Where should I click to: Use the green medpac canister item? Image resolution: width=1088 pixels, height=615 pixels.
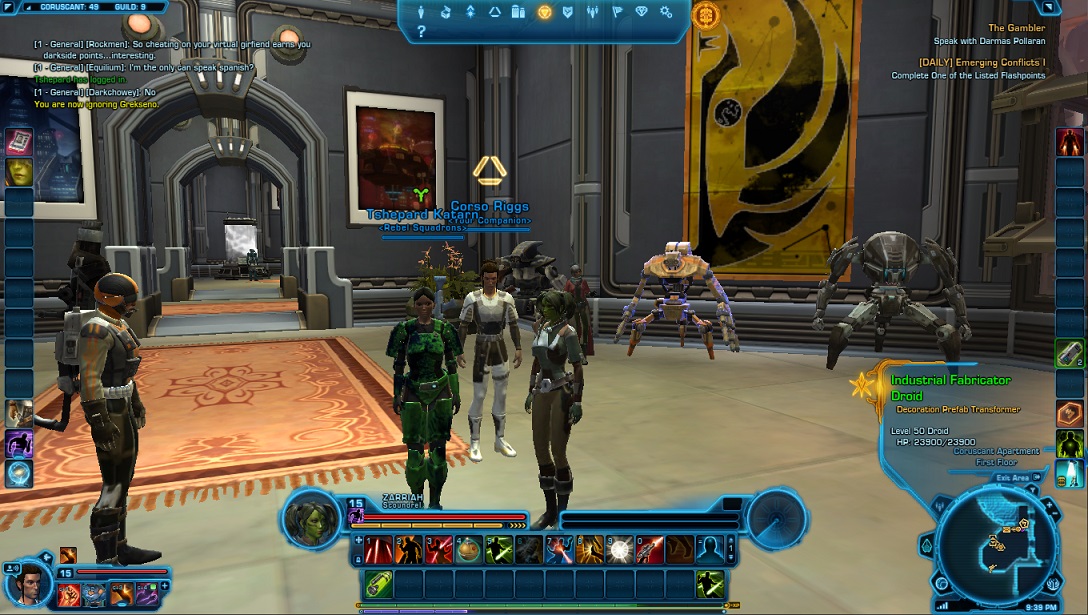coord(380,583)
